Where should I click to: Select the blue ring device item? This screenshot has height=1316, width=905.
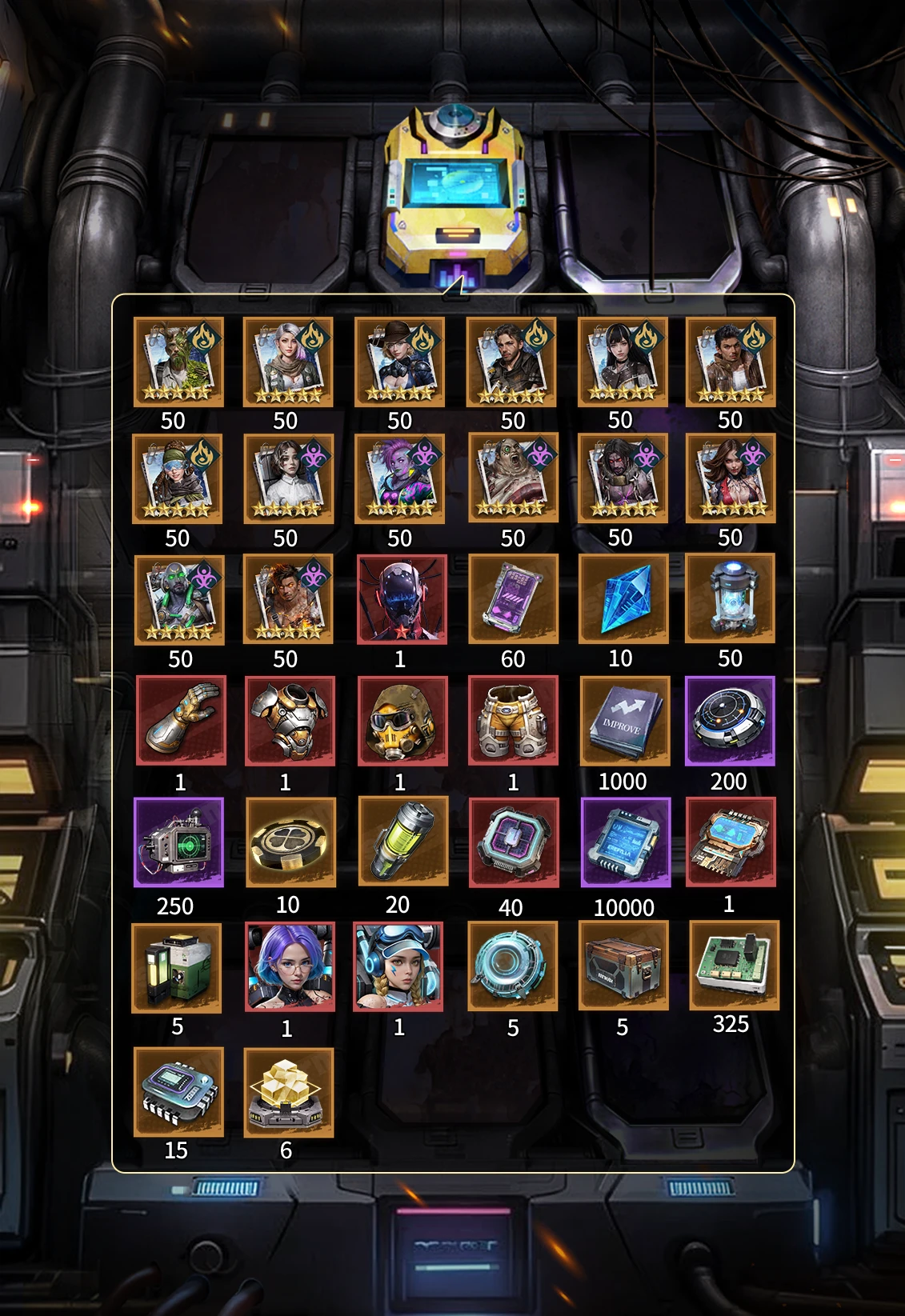click(512, 966)
